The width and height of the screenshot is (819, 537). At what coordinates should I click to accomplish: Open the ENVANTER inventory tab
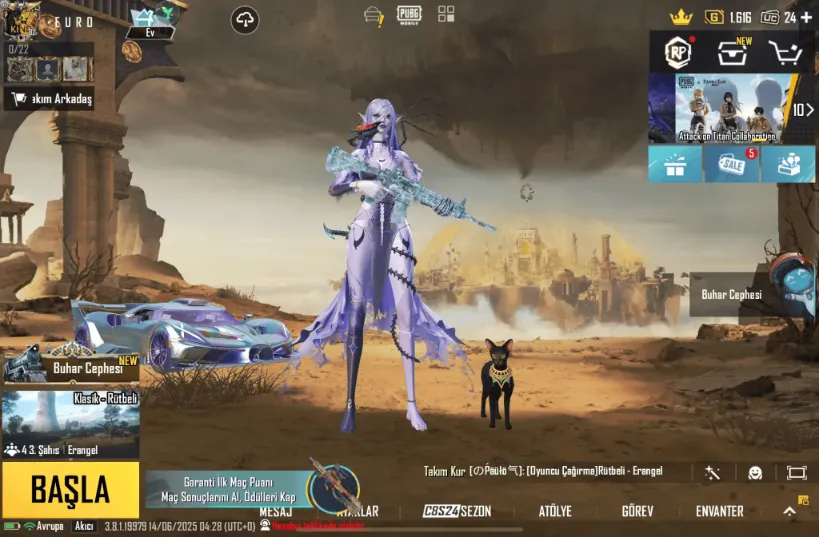tap(719, 511)
